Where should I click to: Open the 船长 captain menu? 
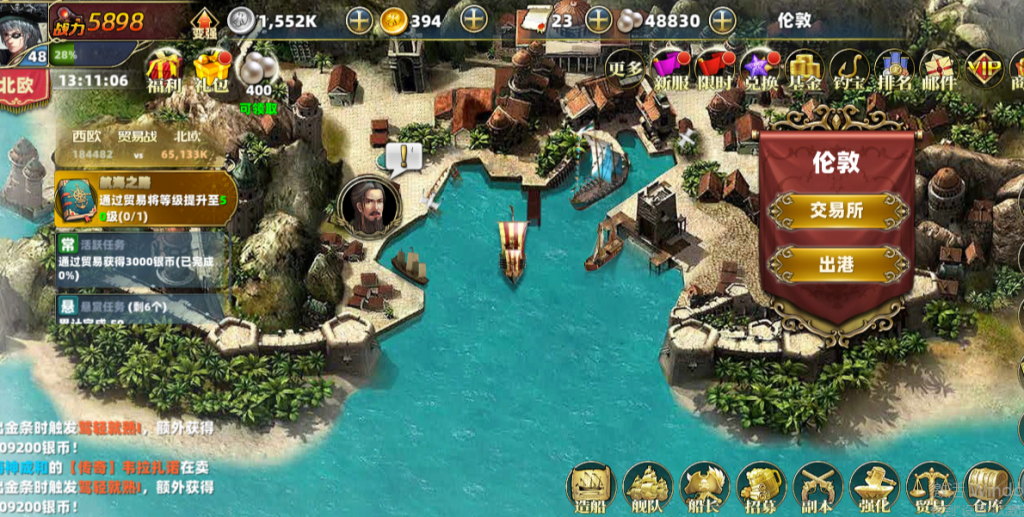(x=703, y=487)
